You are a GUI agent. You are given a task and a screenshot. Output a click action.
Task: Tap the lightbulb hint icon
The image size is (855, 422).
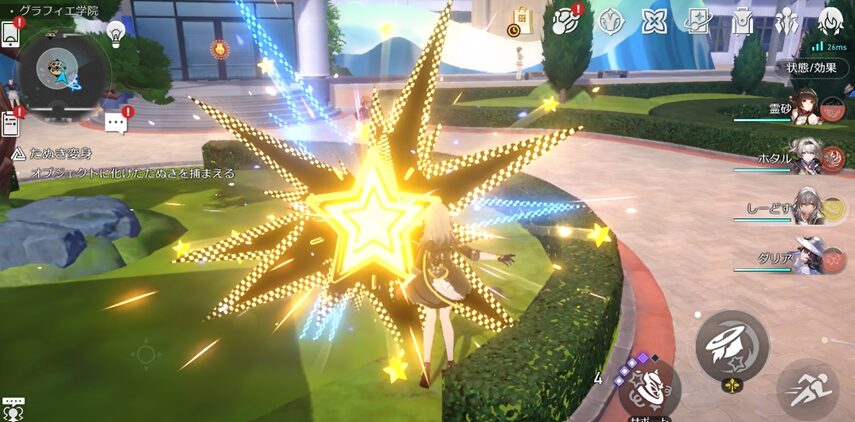tap(116, 33)
